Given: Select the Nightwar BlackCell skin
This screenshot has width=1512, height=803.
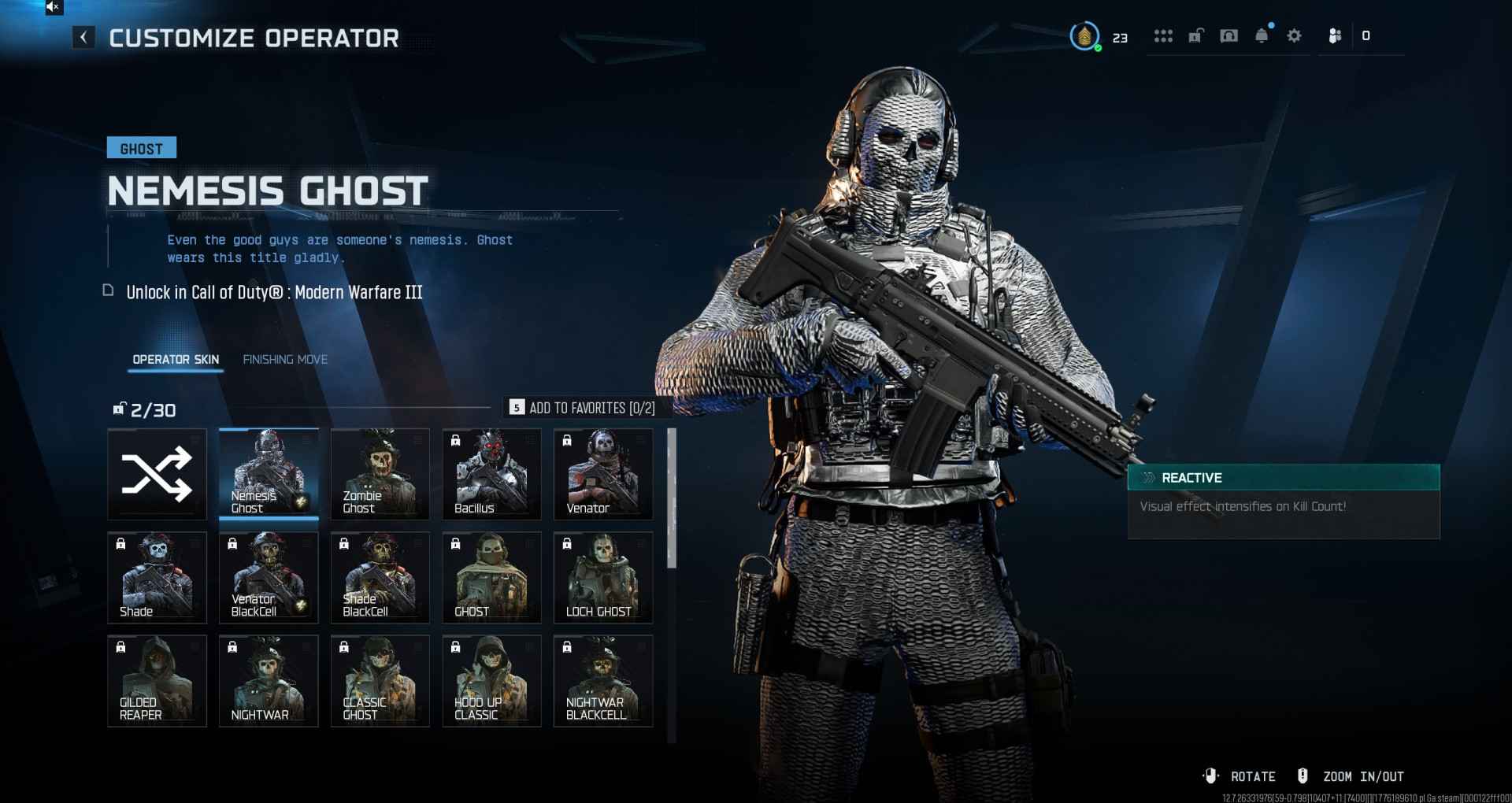Looking at the screenshot, I should (x=603, y=680).
